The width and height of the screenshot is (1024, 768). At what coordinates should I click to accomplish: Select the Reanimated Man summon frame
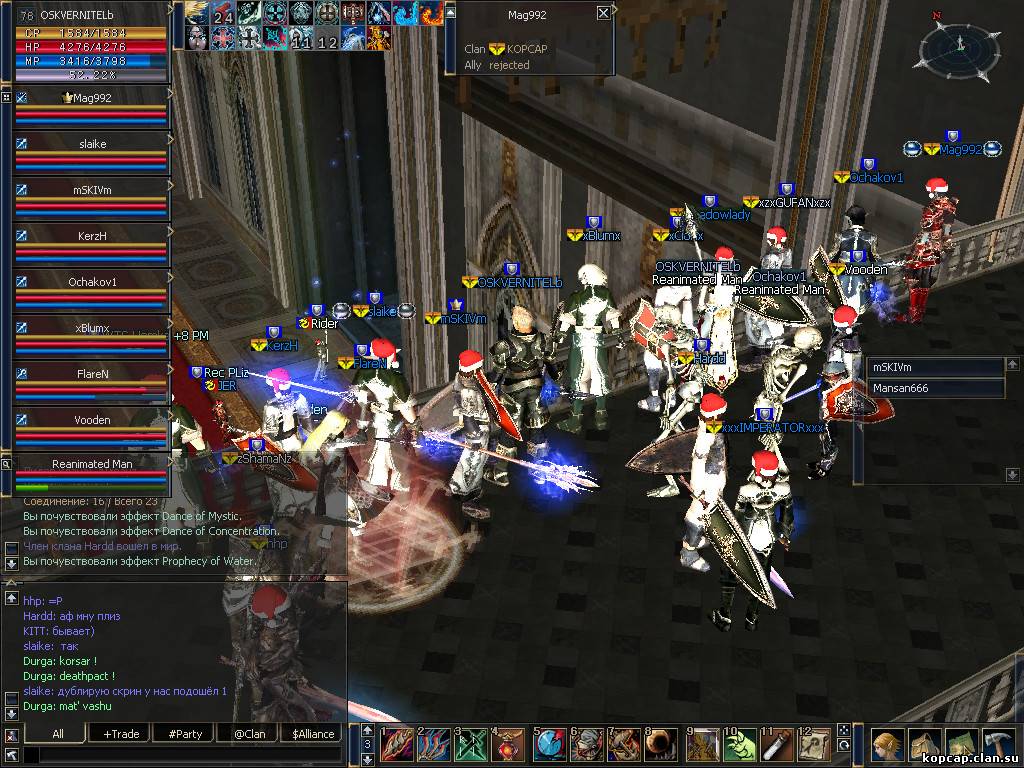91,464
